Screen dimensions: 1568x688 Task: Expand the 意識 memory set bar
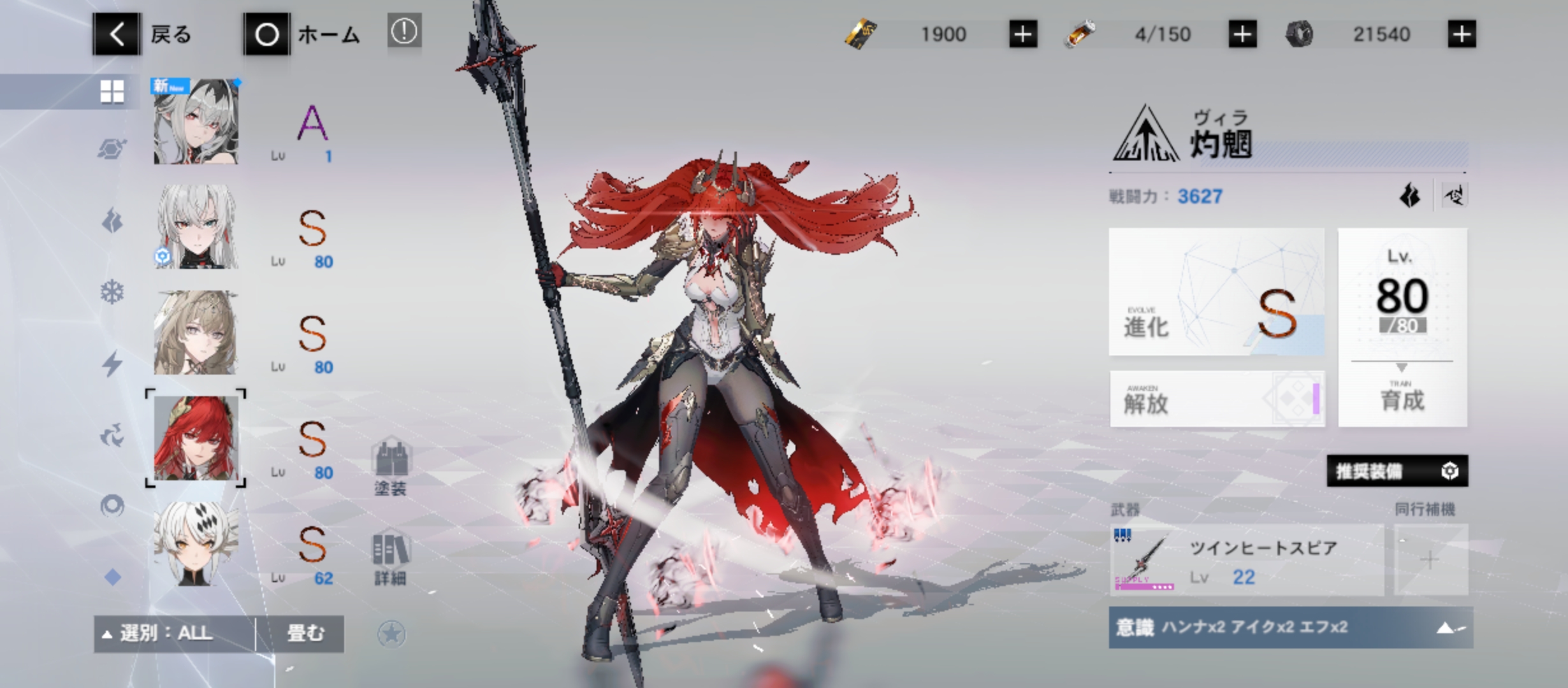(1290, 628)
